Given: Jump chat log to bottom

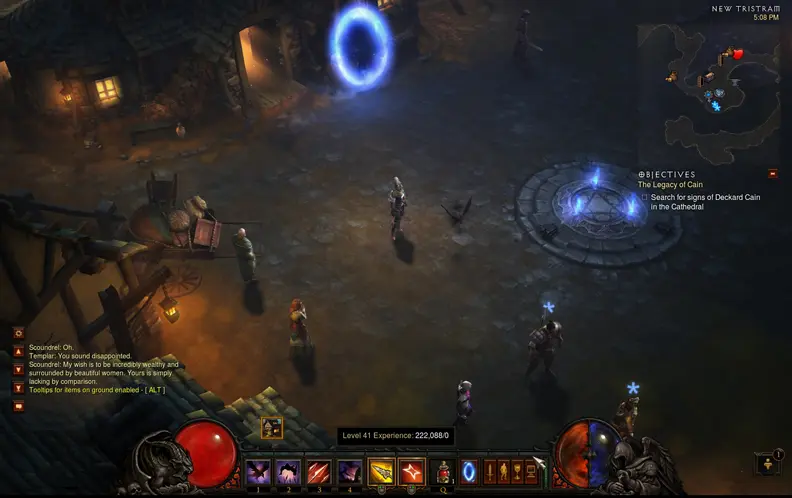Looking at the screenshot, I should click(18, 386).
